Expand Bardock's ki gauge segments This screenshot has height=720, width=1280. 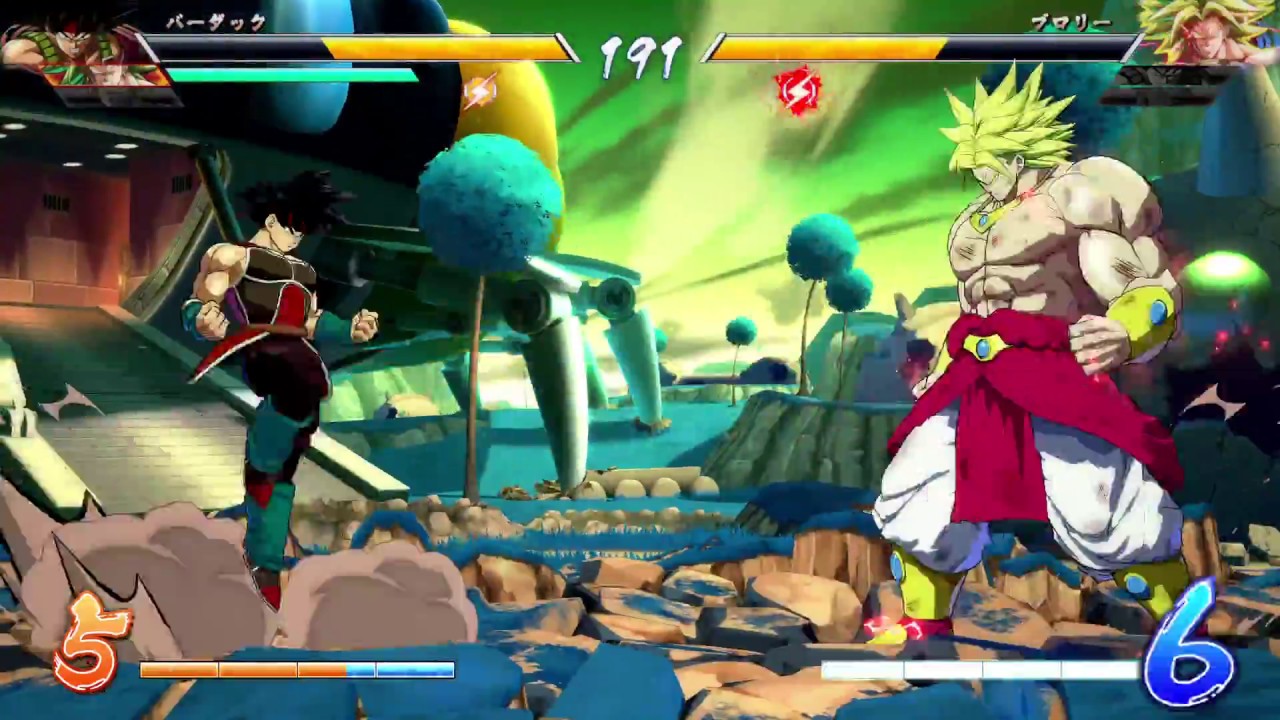(x=295, y=670)
